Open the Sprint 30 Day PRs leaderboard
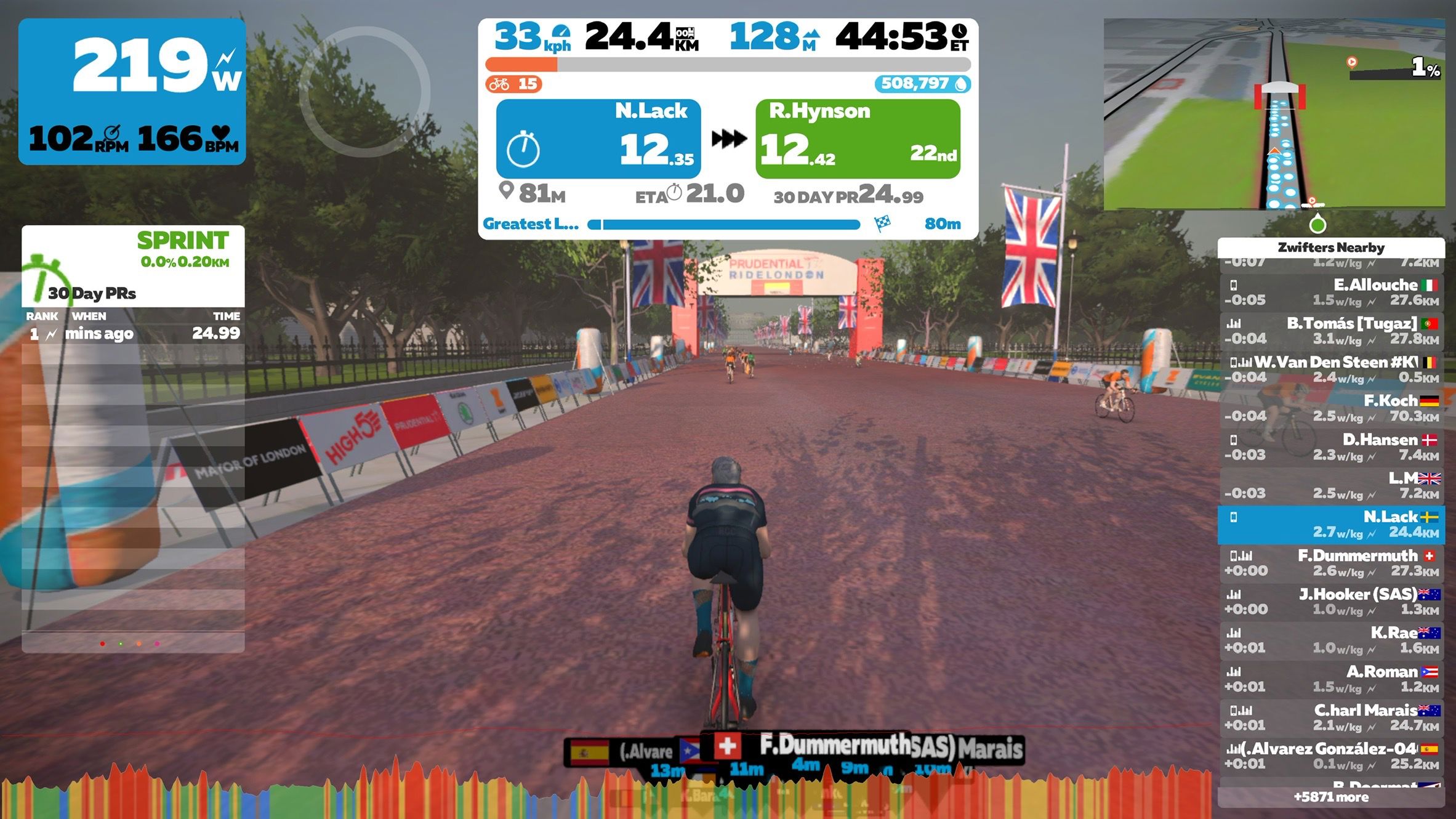This screenshot has width=1456, height=819. coord(133,266)
